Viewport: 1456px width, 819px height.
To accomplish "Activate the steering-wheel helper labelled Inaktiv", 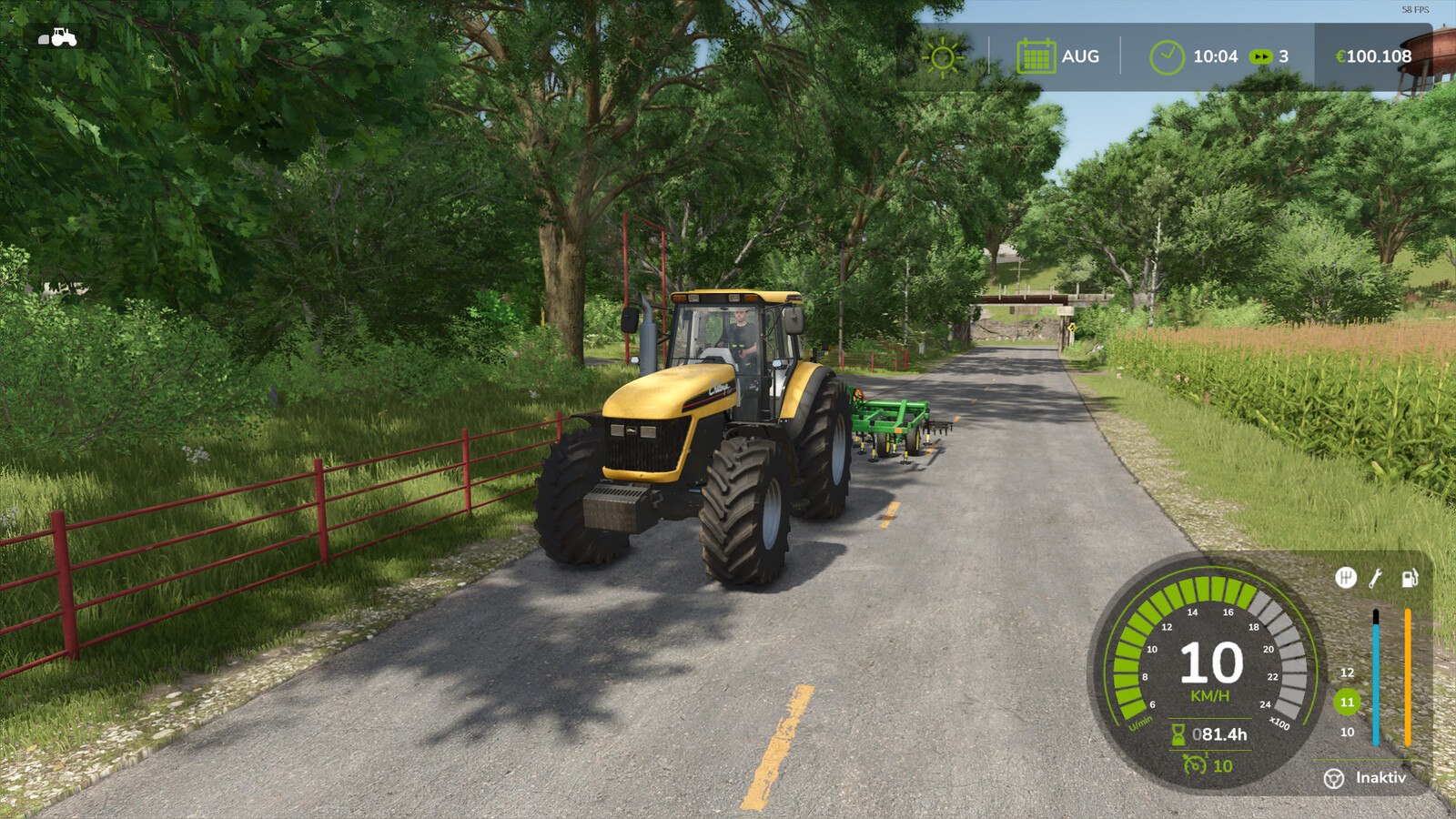I will (1334, 778).
